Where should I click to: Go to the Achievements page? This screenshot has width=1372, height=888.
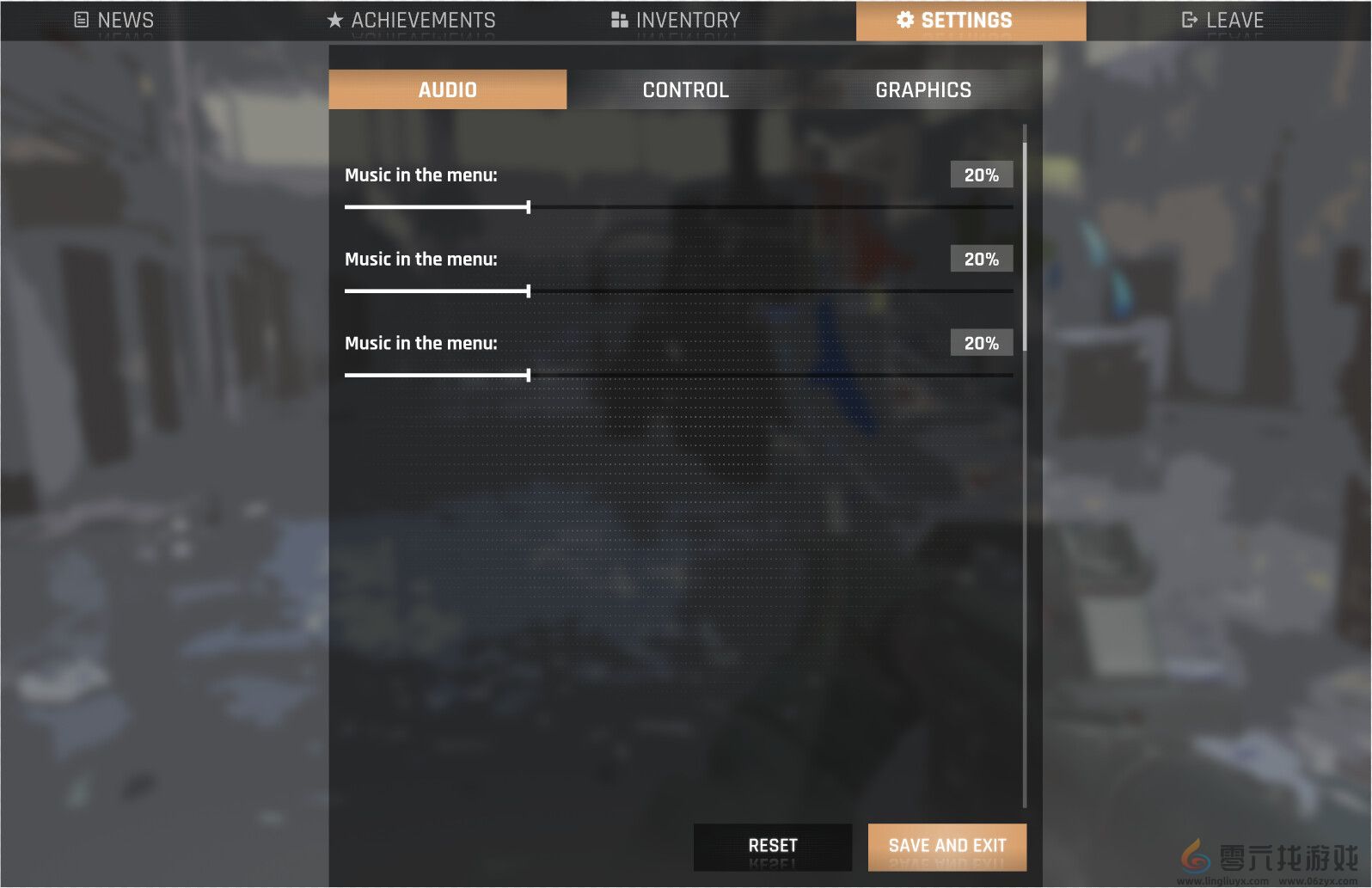[412, 20]
